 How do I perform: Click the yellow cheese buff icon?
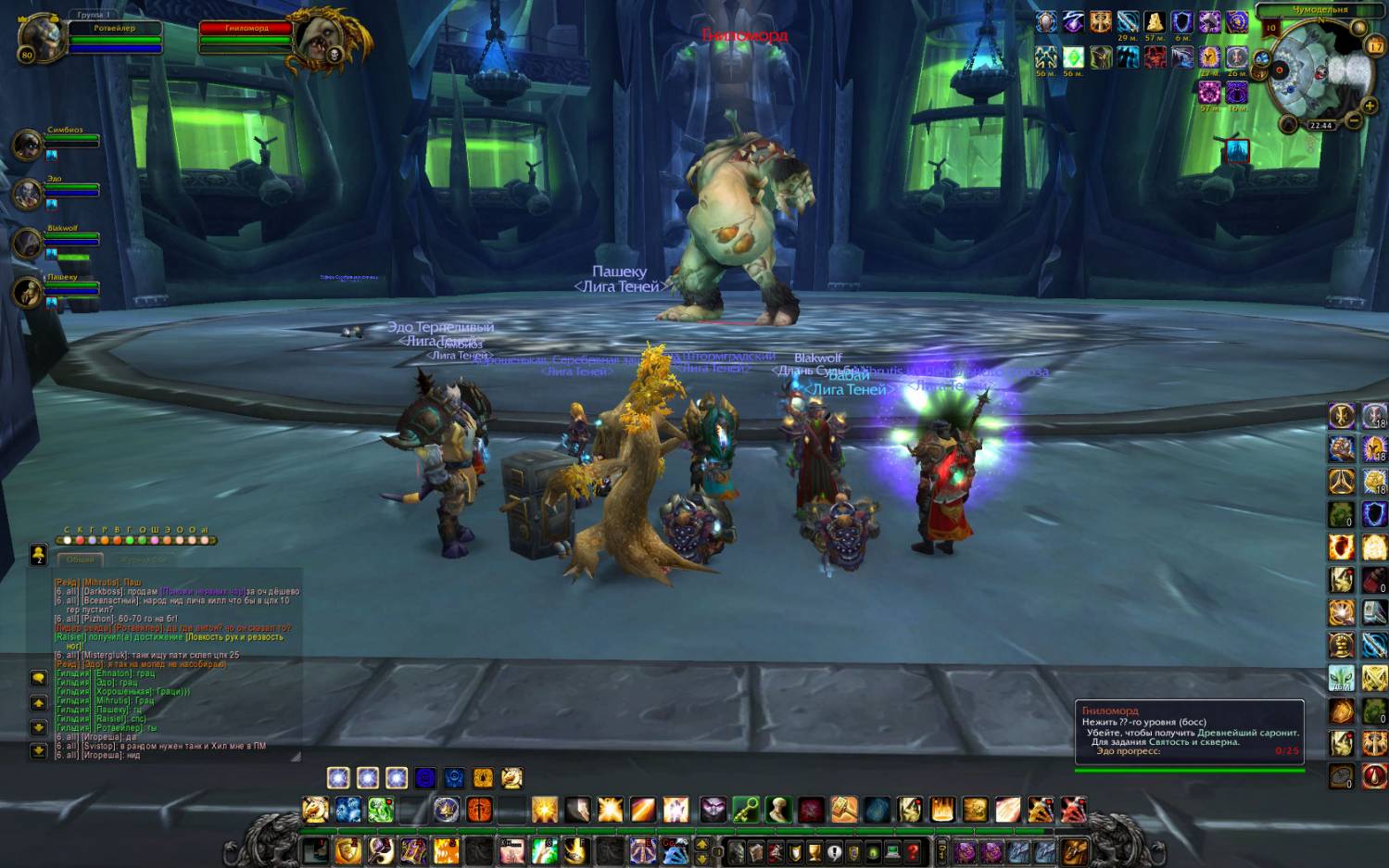[1154, 22]
